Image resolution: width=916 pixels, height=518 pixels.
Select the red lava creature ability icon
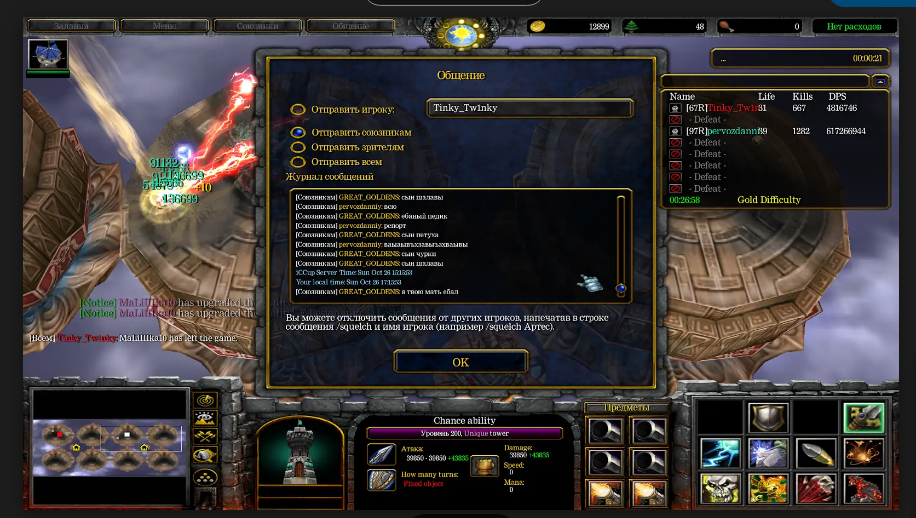point(863,488)
